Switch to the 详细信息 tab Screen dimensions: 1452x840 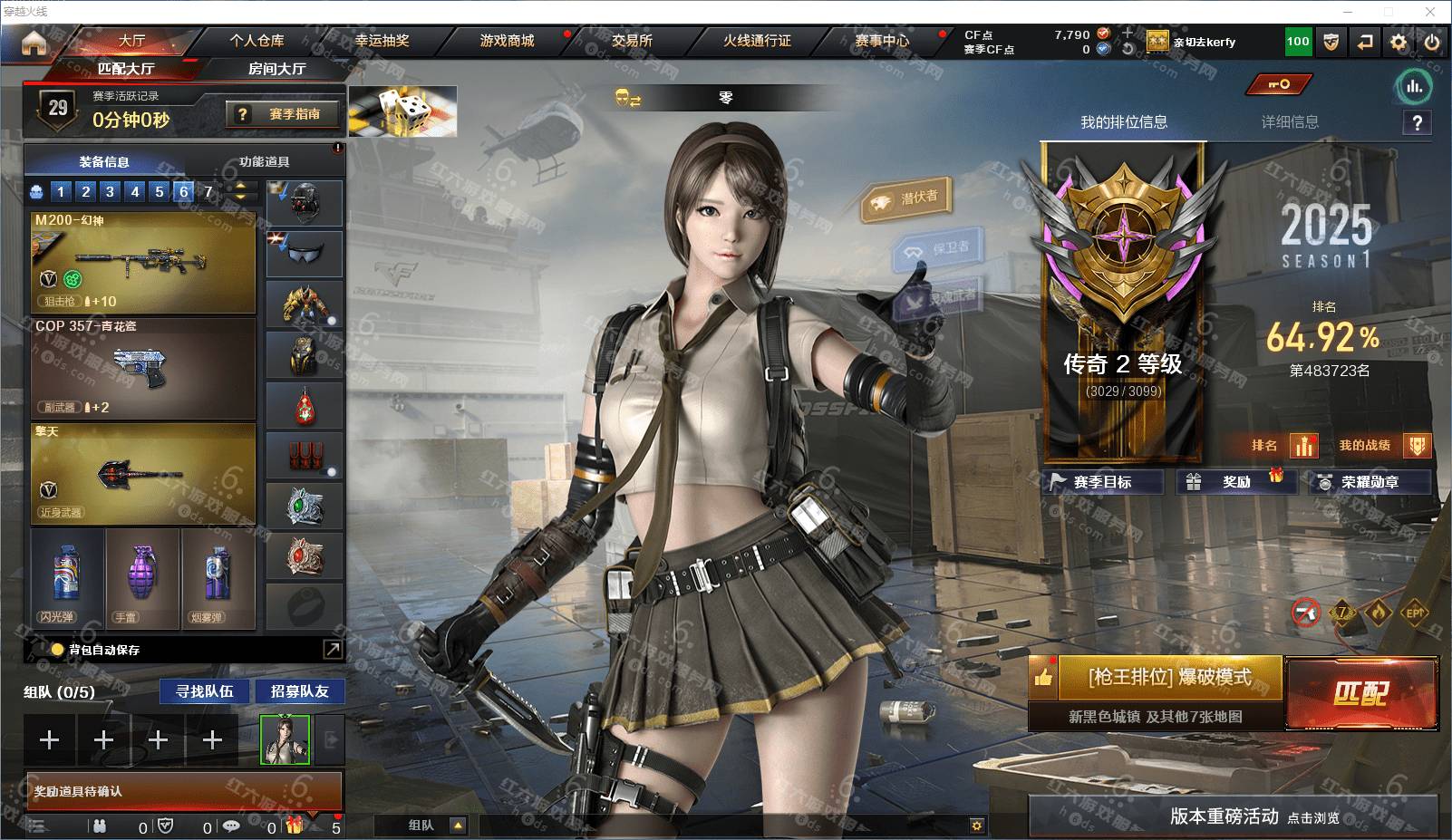point(1290,122)
